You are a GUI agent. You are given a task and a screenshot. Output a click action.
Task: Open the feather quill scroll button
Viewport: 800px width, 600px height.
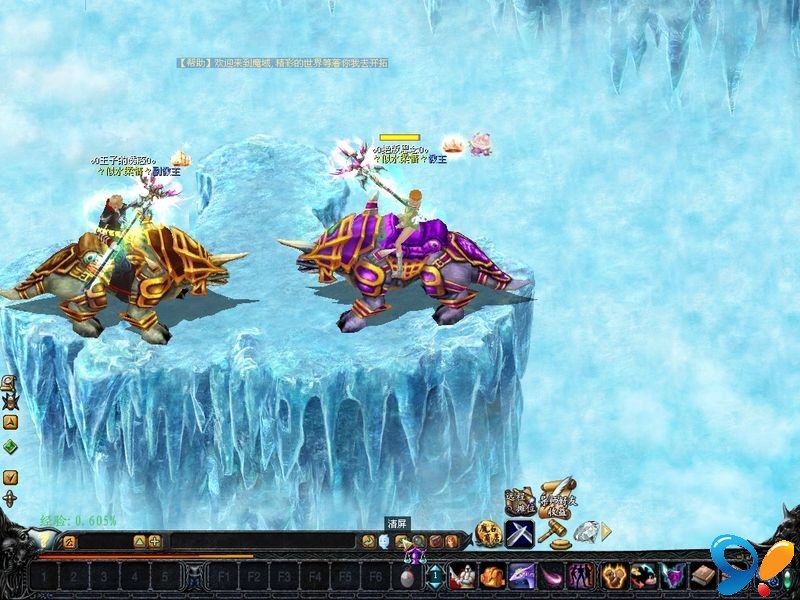pyautogui.click(x=556, y=496)
